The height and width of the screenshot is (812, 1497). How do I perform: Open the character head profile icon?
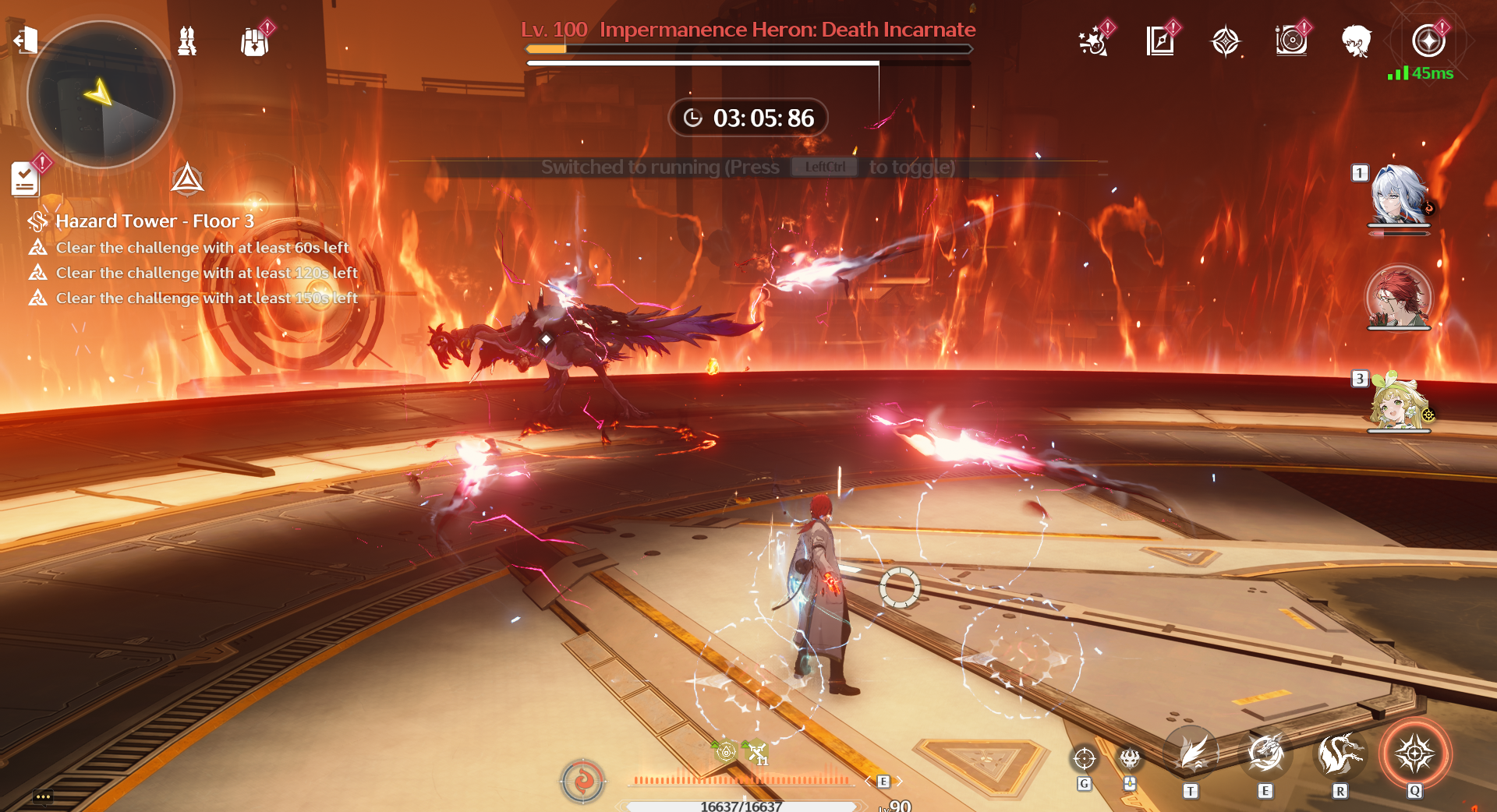pyautogui.click(x=1357, y=41)
